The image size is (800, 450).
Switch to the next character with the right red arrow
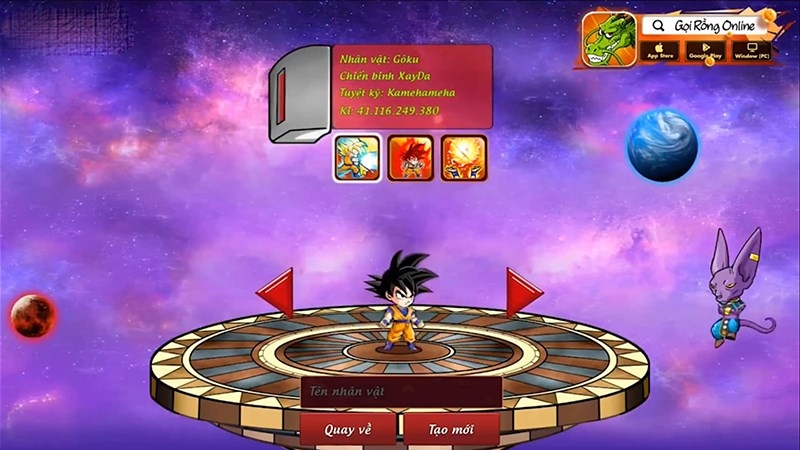click(522, 293)
